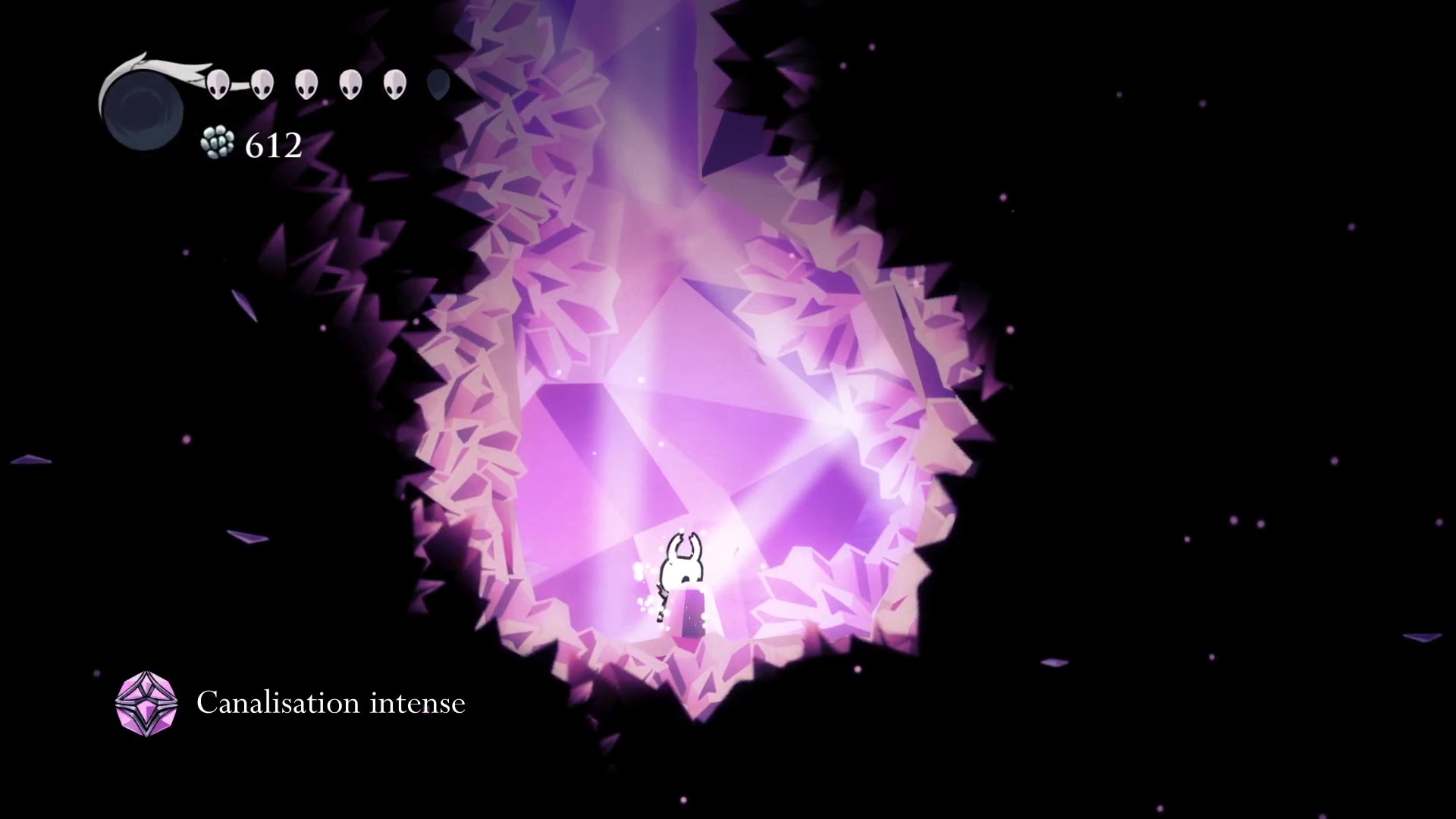Click the Geo currency icon
The width and height of the screenshot is (1456, 819).
pos(218,143)
